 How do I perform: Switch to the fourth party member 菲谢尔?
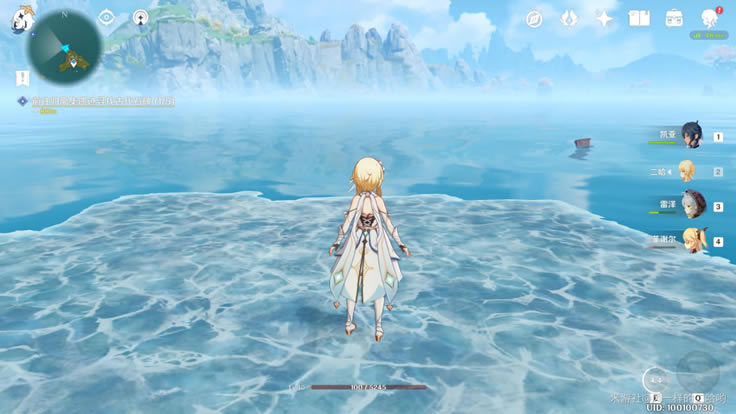click(x=692, y=241)
